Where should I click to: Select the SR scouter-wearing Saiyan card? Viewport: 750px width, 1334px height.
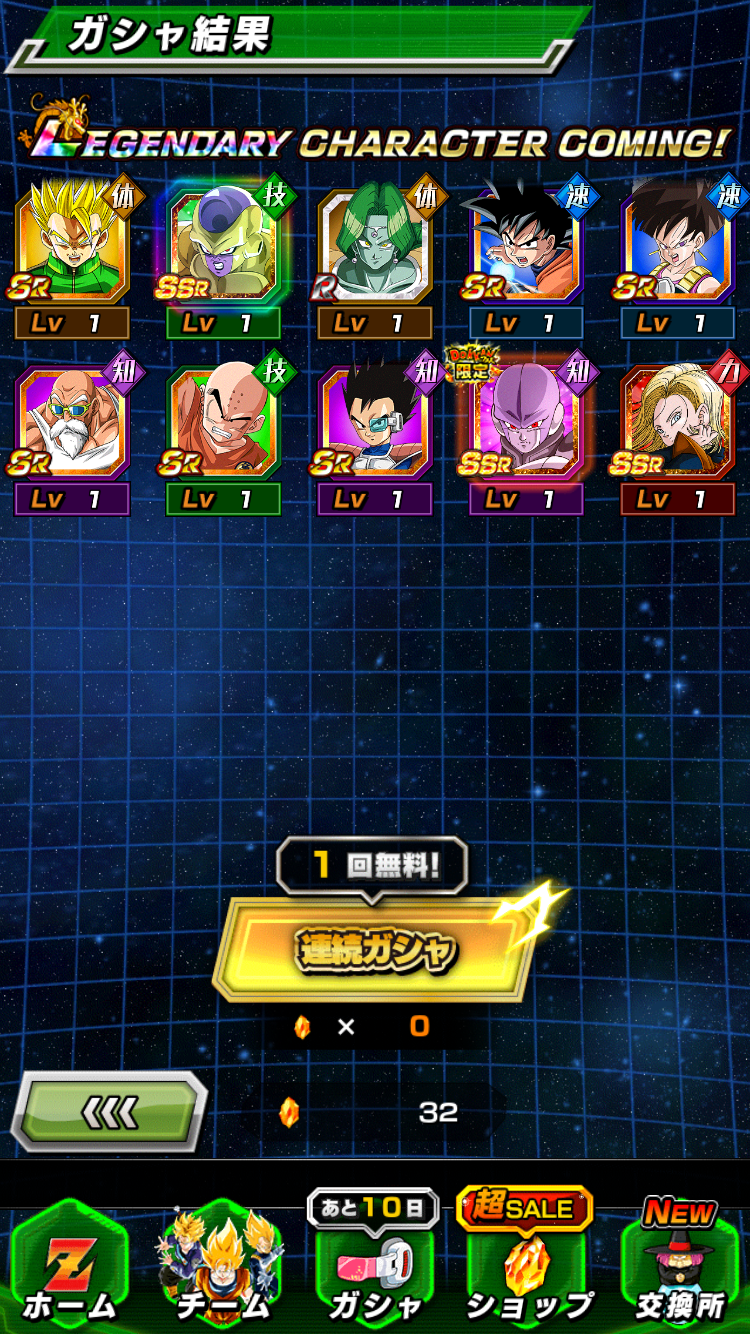pos(375,424)
